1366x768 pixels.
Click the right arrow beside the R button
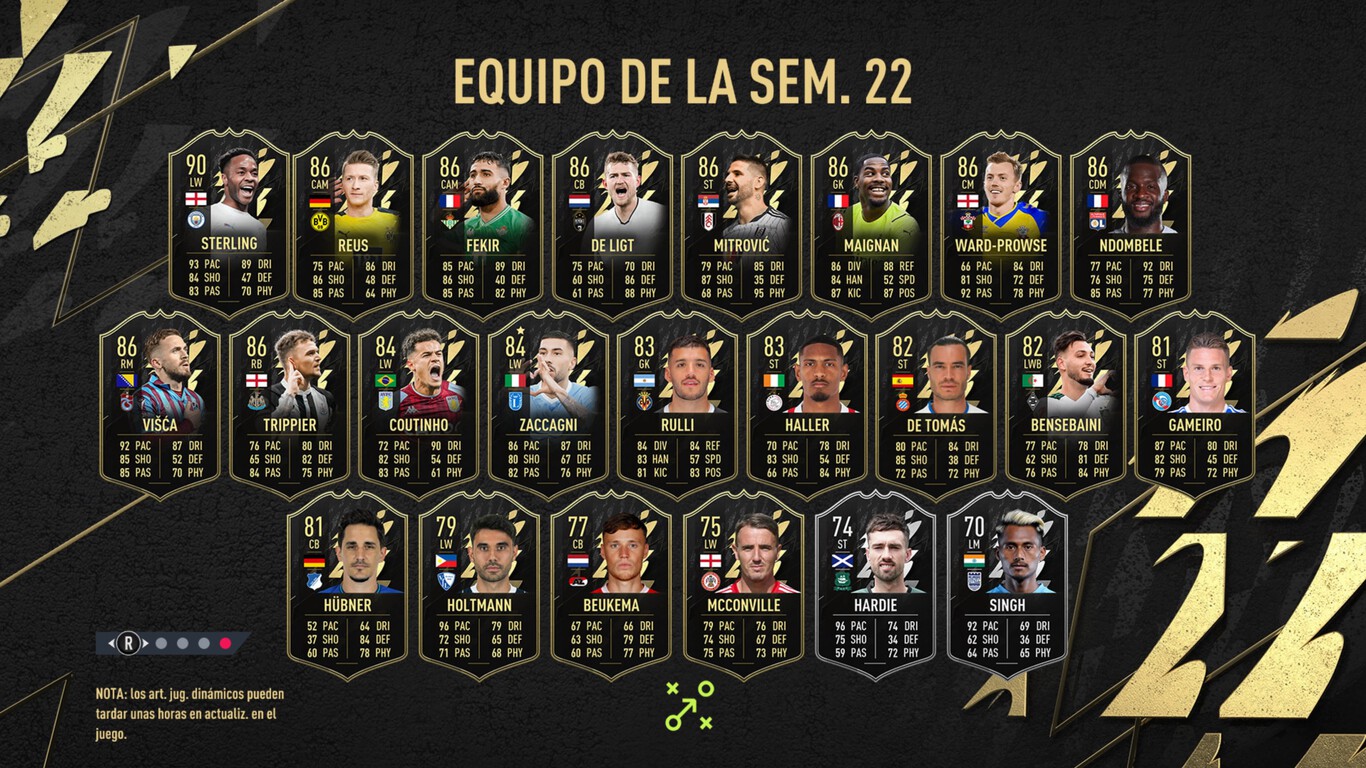tap(145, 643)
